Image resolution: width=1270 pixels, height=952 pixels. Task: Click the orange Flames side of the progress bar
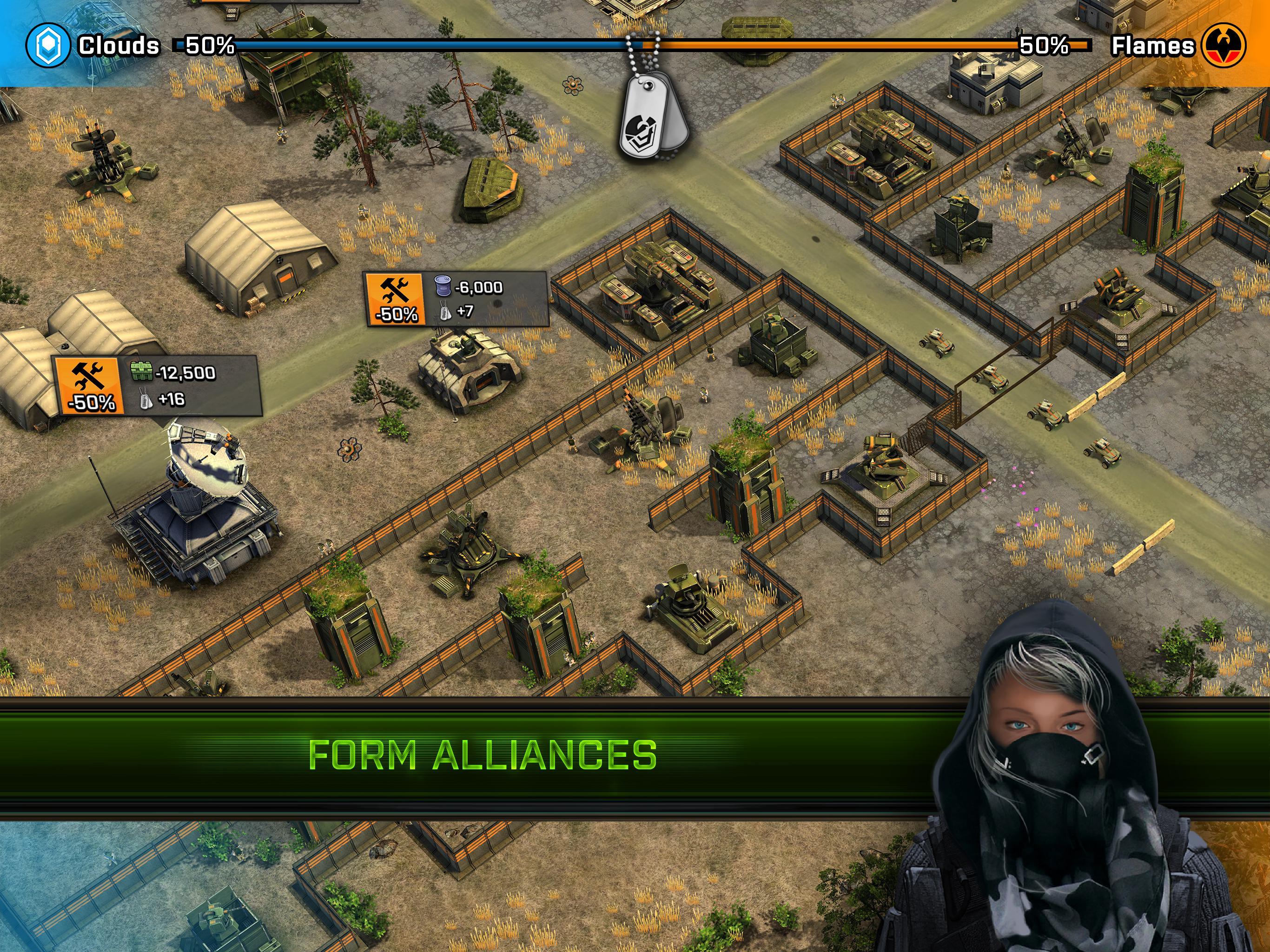coord(861,46)
